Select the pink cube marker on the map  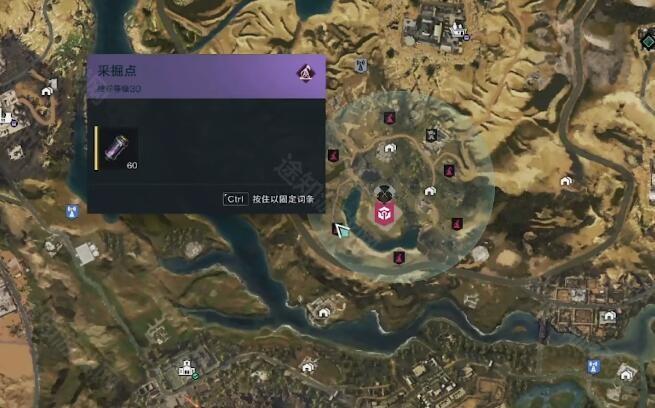pyautogui.click(x=383, y=215)
